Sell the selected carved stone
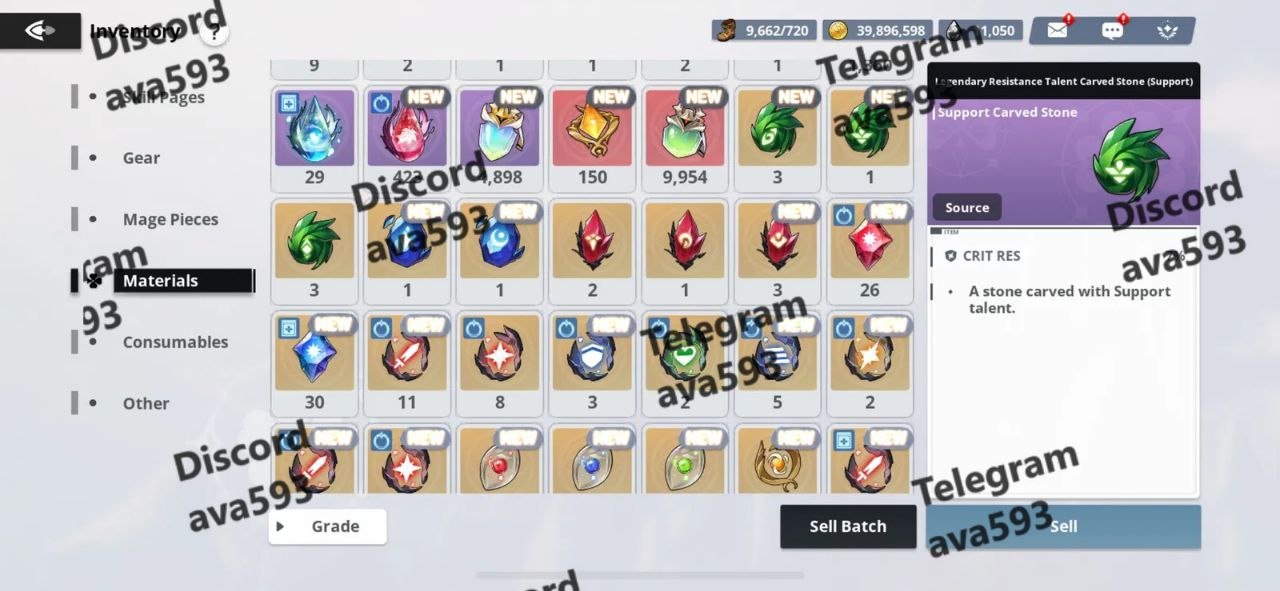1280x591 pixels. coord(1063,526)
